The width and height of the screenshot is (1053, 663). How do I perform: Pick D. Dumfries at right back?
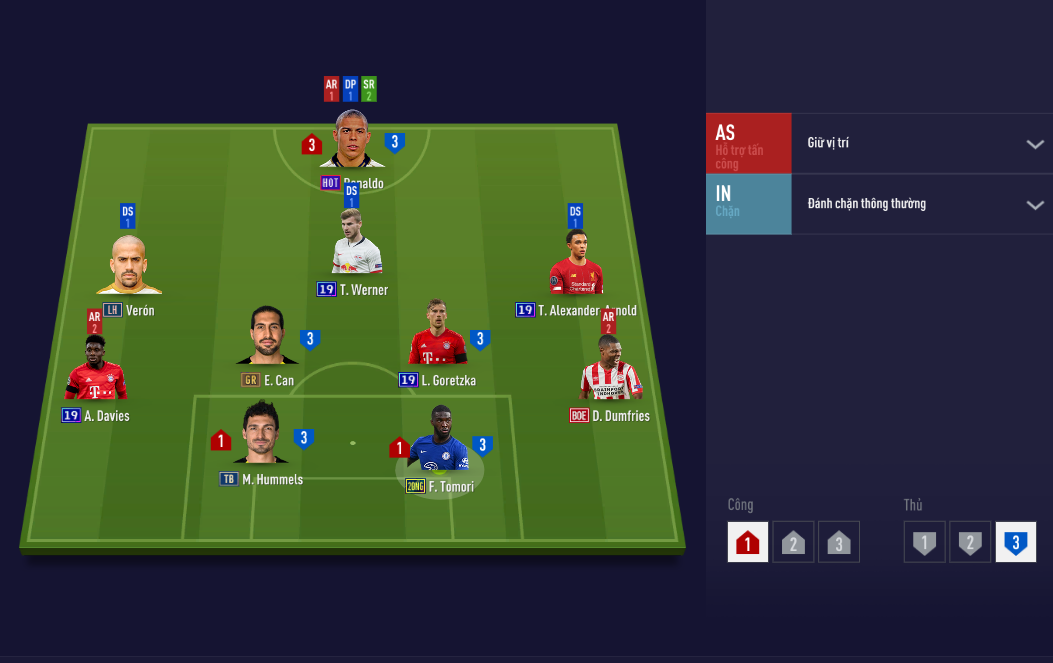[610, 370]
